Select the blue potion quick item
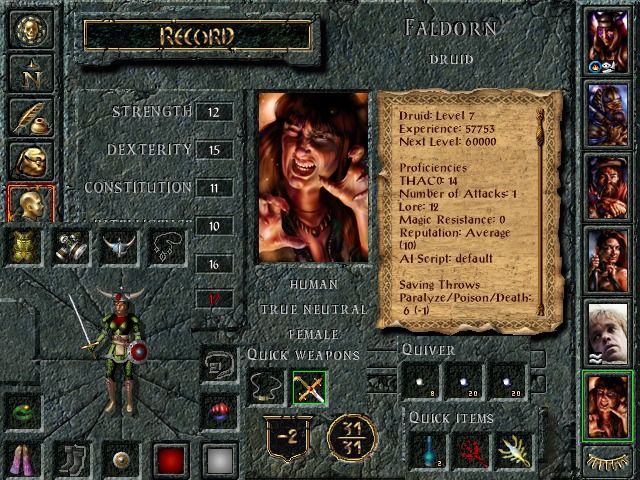Image resolution: width=640 pixels, height=480 pixels. [426, 451]
